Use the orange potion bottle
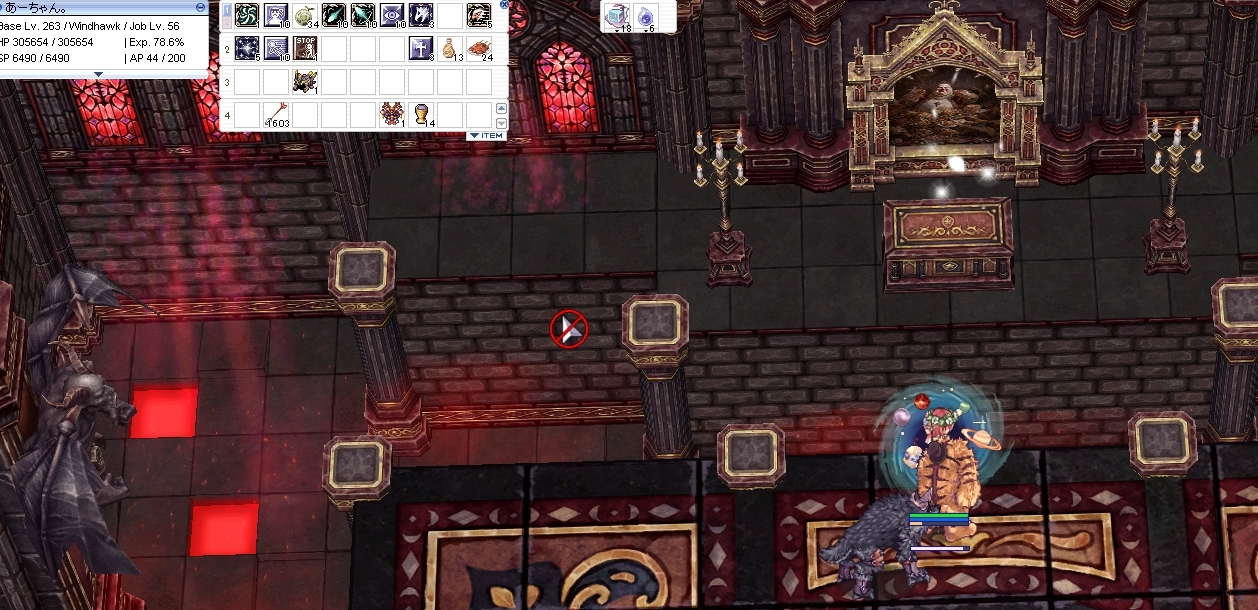This screenshot has height=610, width=1258. pos(450,48)
